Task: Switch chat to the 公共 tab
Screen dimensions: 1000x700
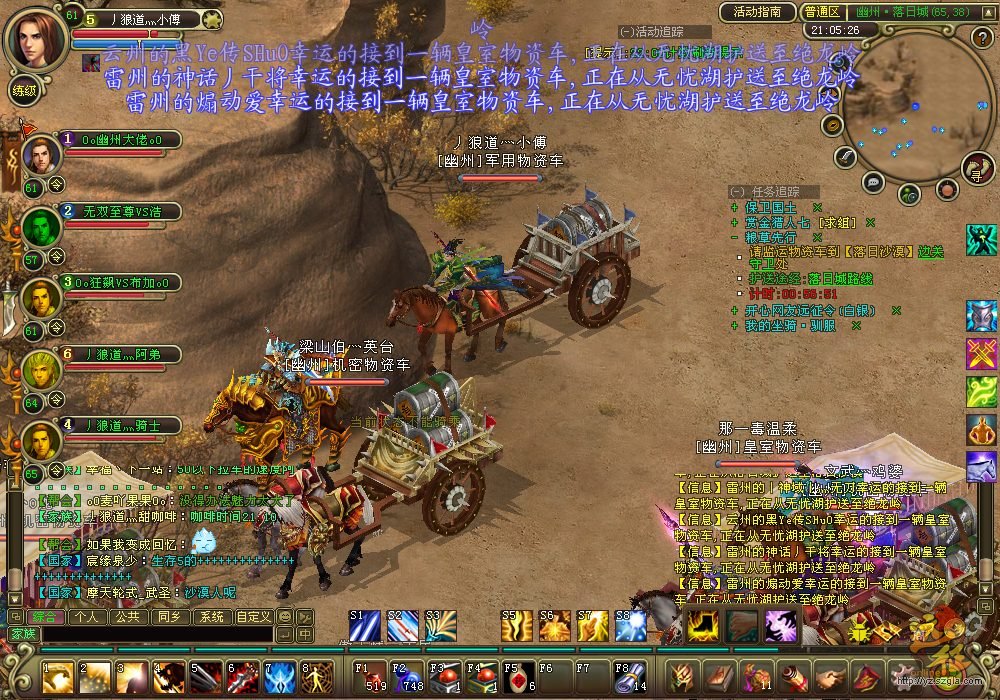Action: click(x=127, y=617)
